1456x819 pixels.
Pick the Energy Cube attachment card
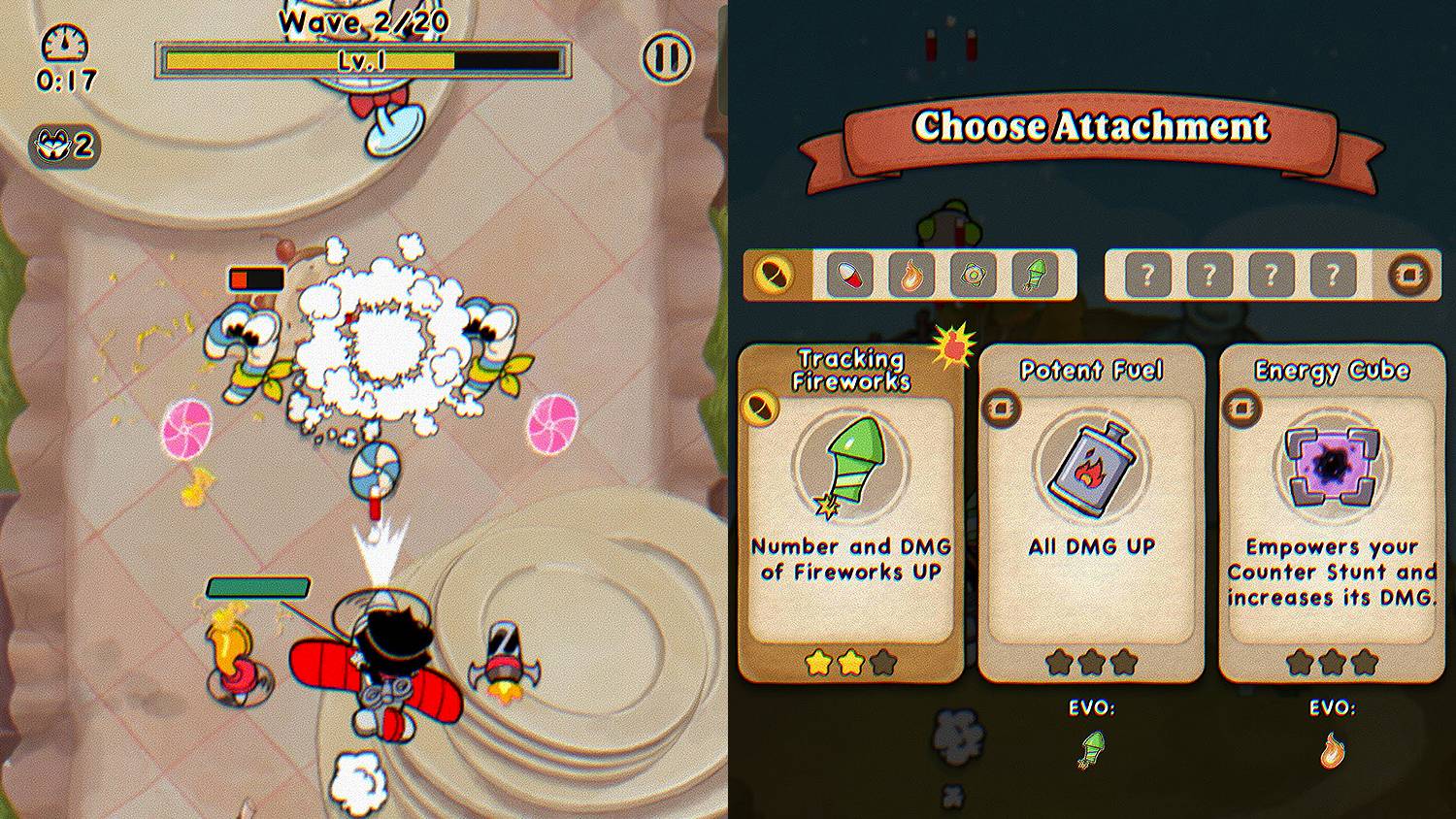coord(1331,512)
